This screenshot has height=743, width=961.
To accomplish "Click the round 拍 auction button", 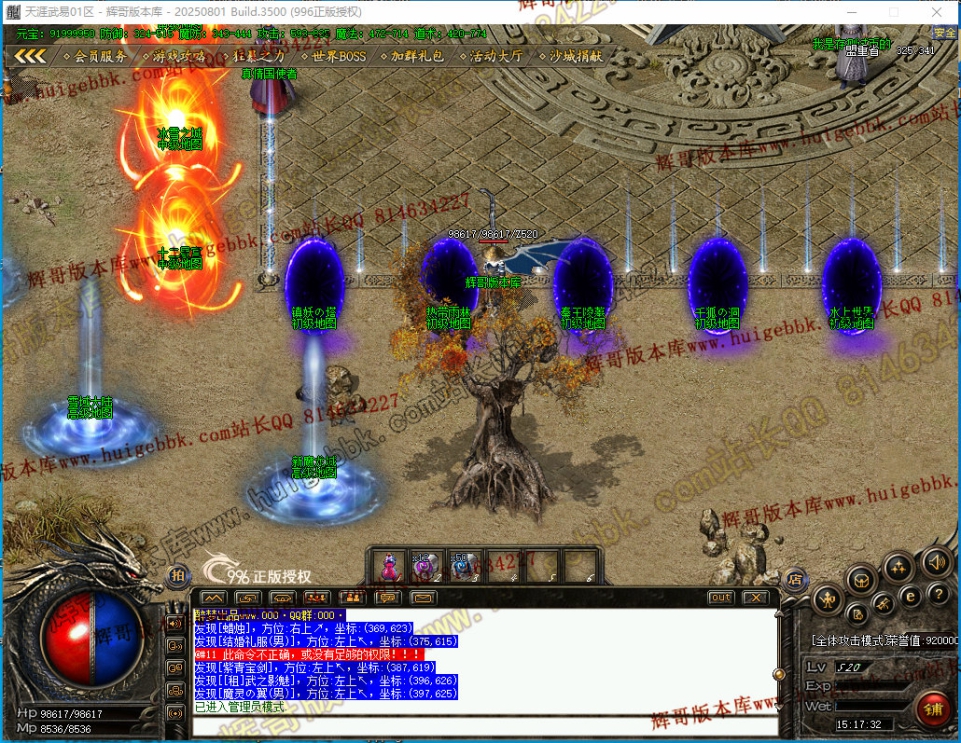I will [177, 575].
